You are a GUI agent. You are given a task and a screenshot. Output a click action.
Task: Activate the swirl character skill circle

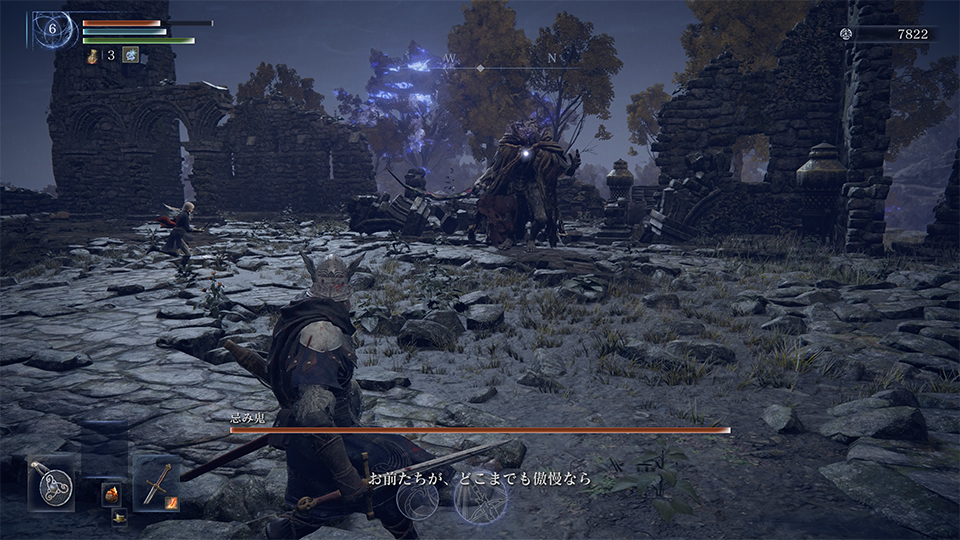tap(417, 499)
